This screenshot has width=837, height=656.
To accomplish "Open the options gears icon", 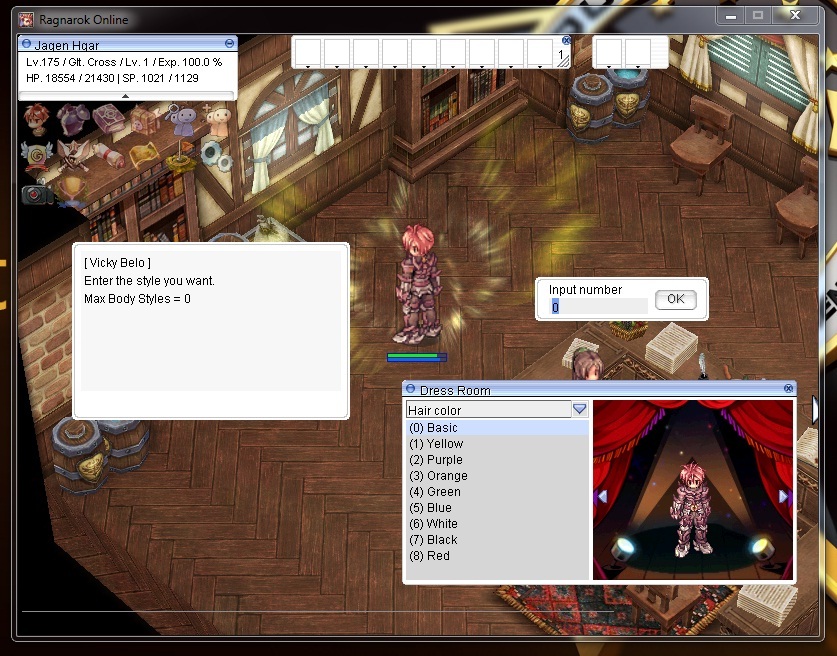I will point(216,154).
